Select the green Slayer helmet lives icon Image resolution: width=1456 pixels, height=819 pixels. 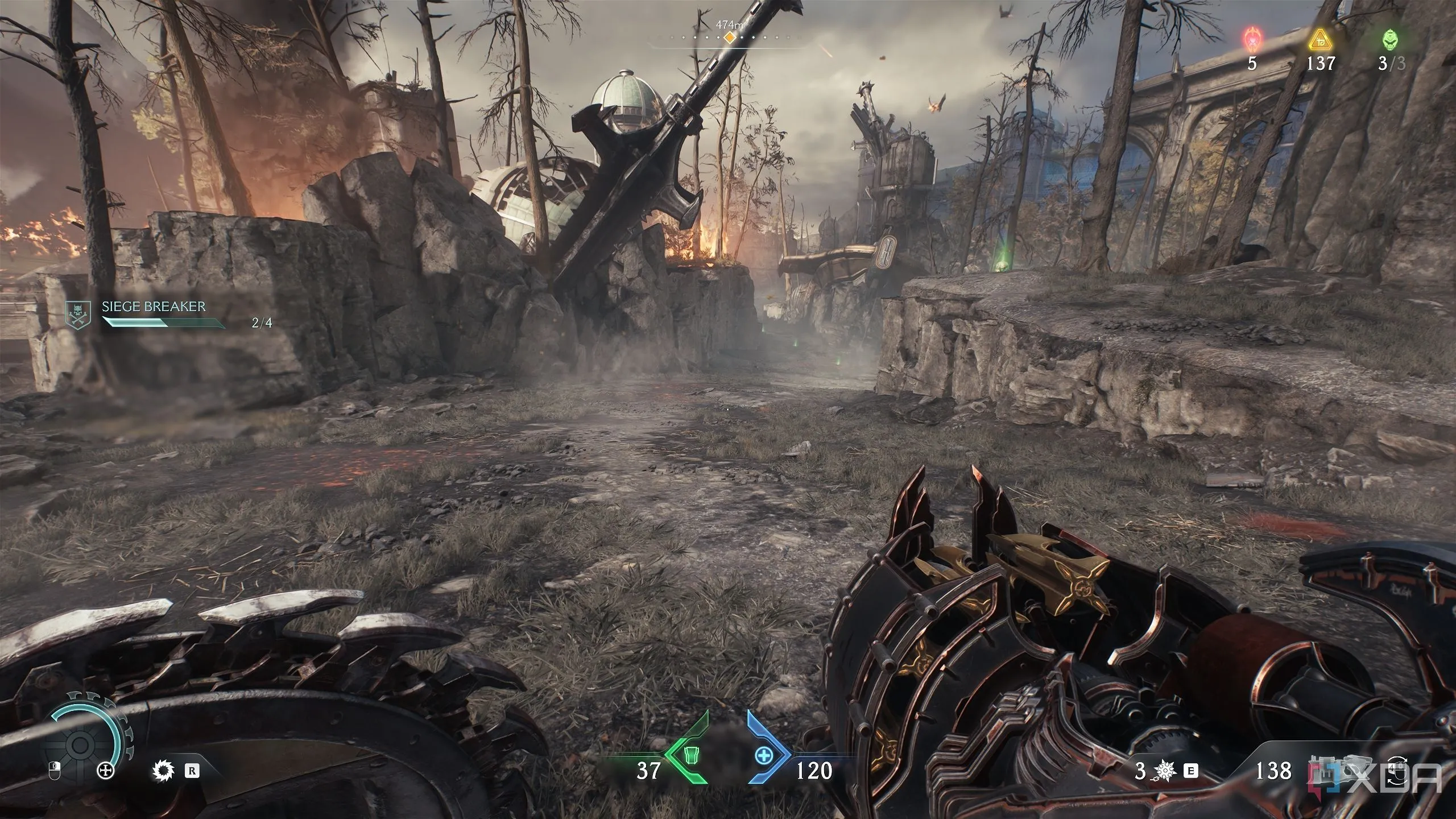pyautogui.click(x=1389, y=40)
